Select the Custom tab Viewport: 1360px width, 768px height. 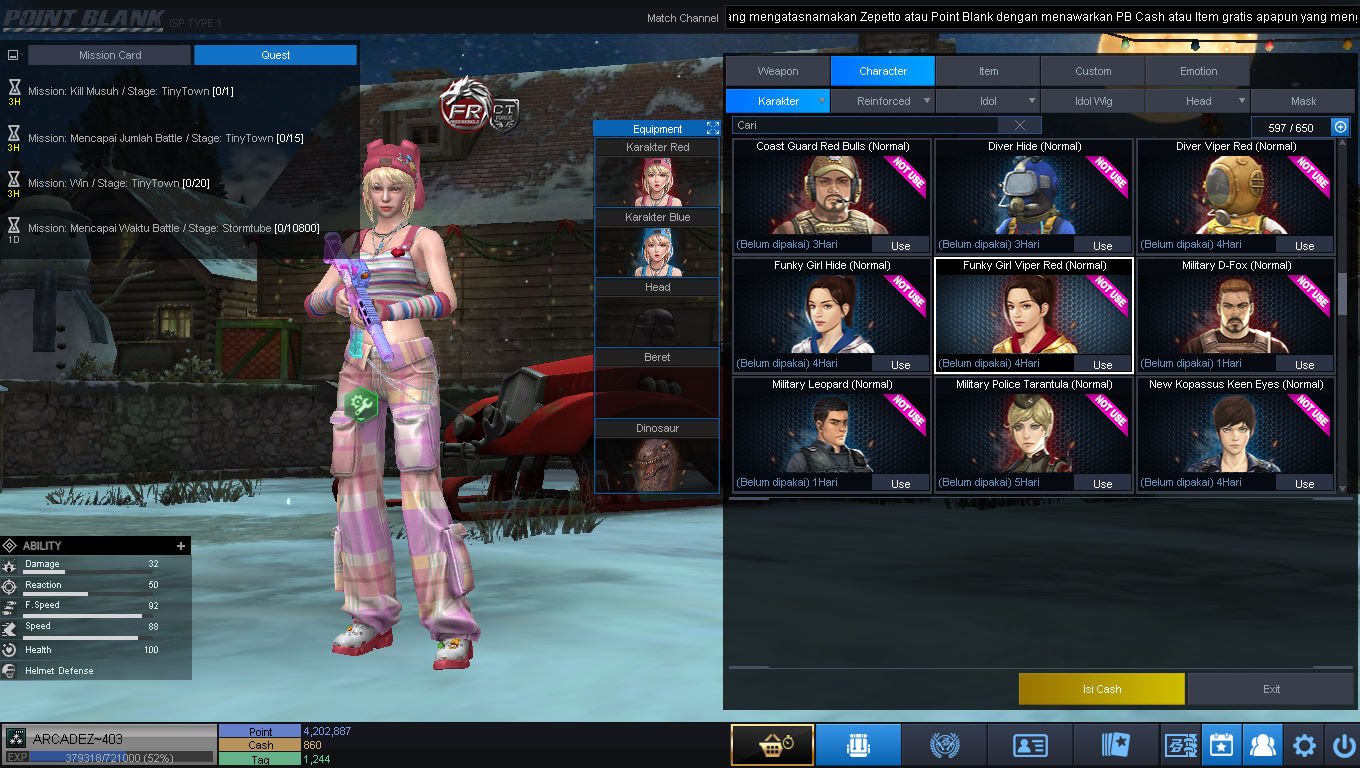(1093, 71)
